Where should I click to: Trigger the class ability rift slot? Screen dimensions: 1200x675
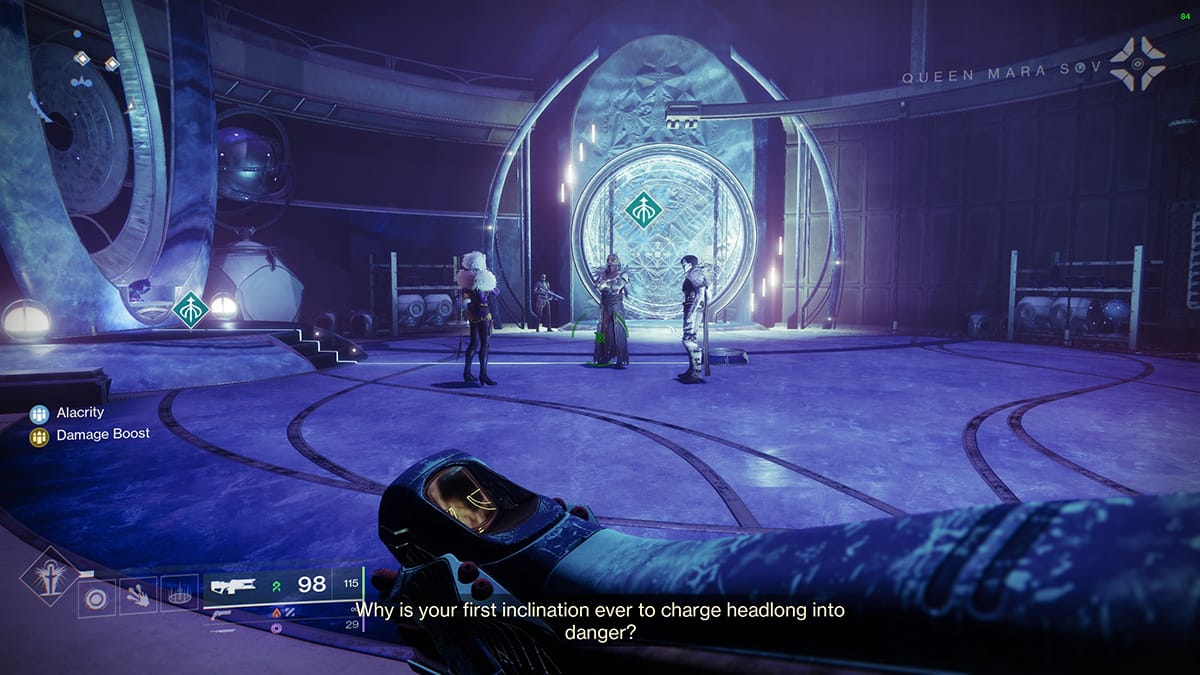coord(180,596)
